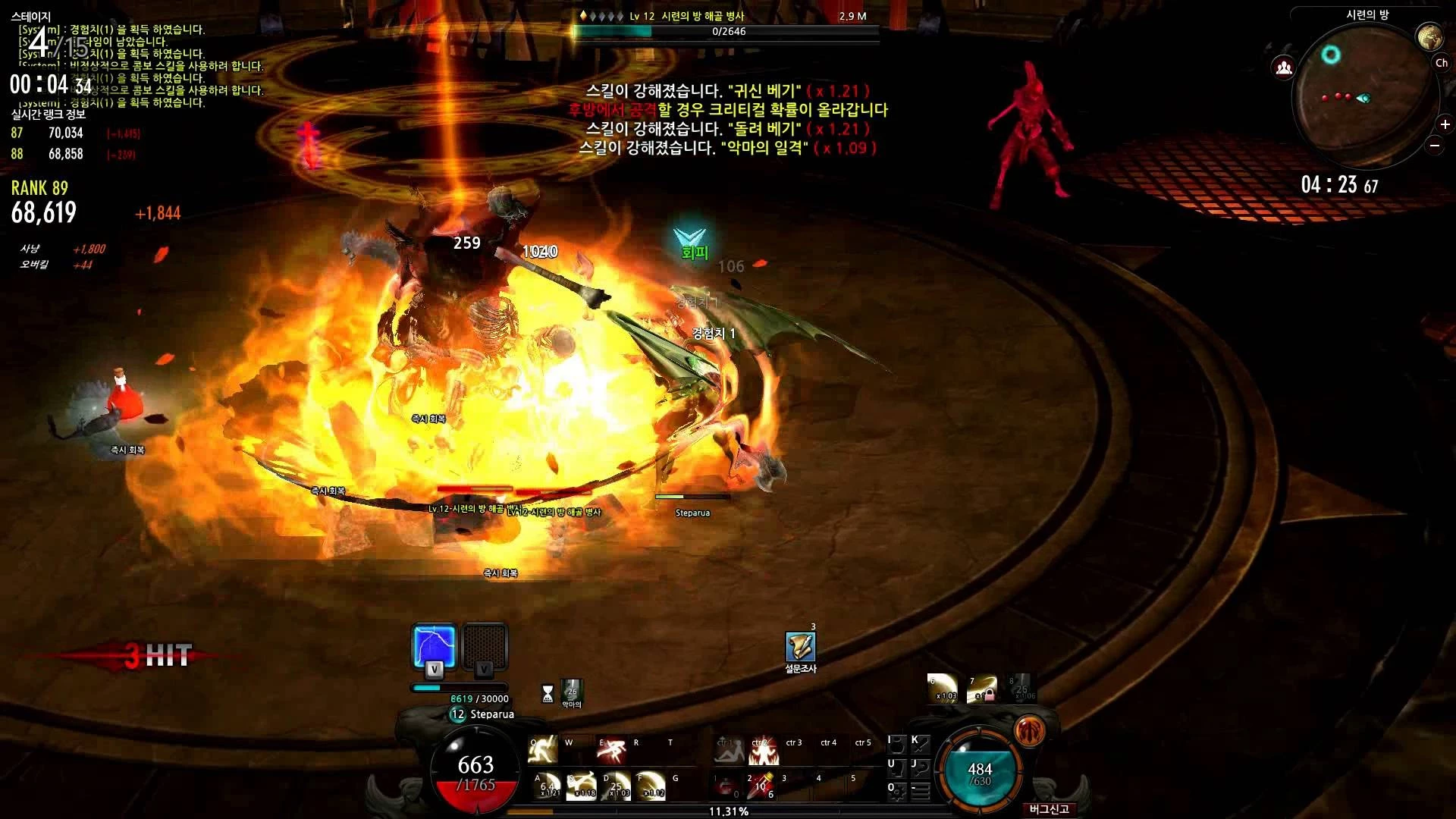This screenshot has width=1456, height=819.
Task: Open the inventory bag I button
Action: click(x=896, y=745)
